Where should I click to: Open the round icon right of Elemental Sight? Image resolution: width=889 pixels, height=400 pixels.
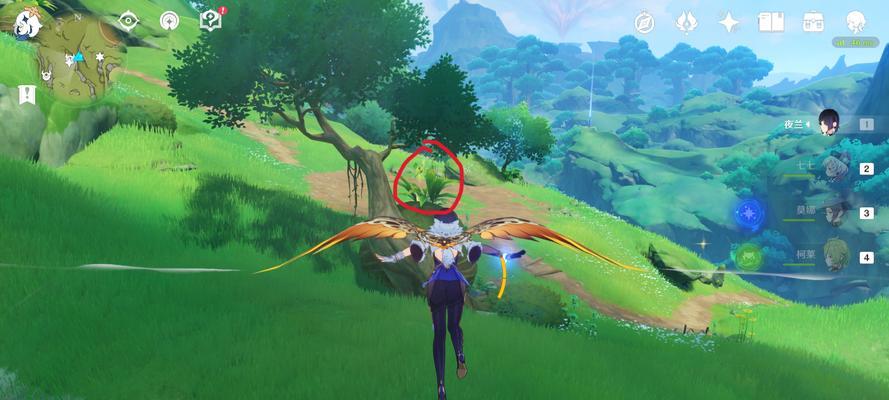[x=170, y=20]
